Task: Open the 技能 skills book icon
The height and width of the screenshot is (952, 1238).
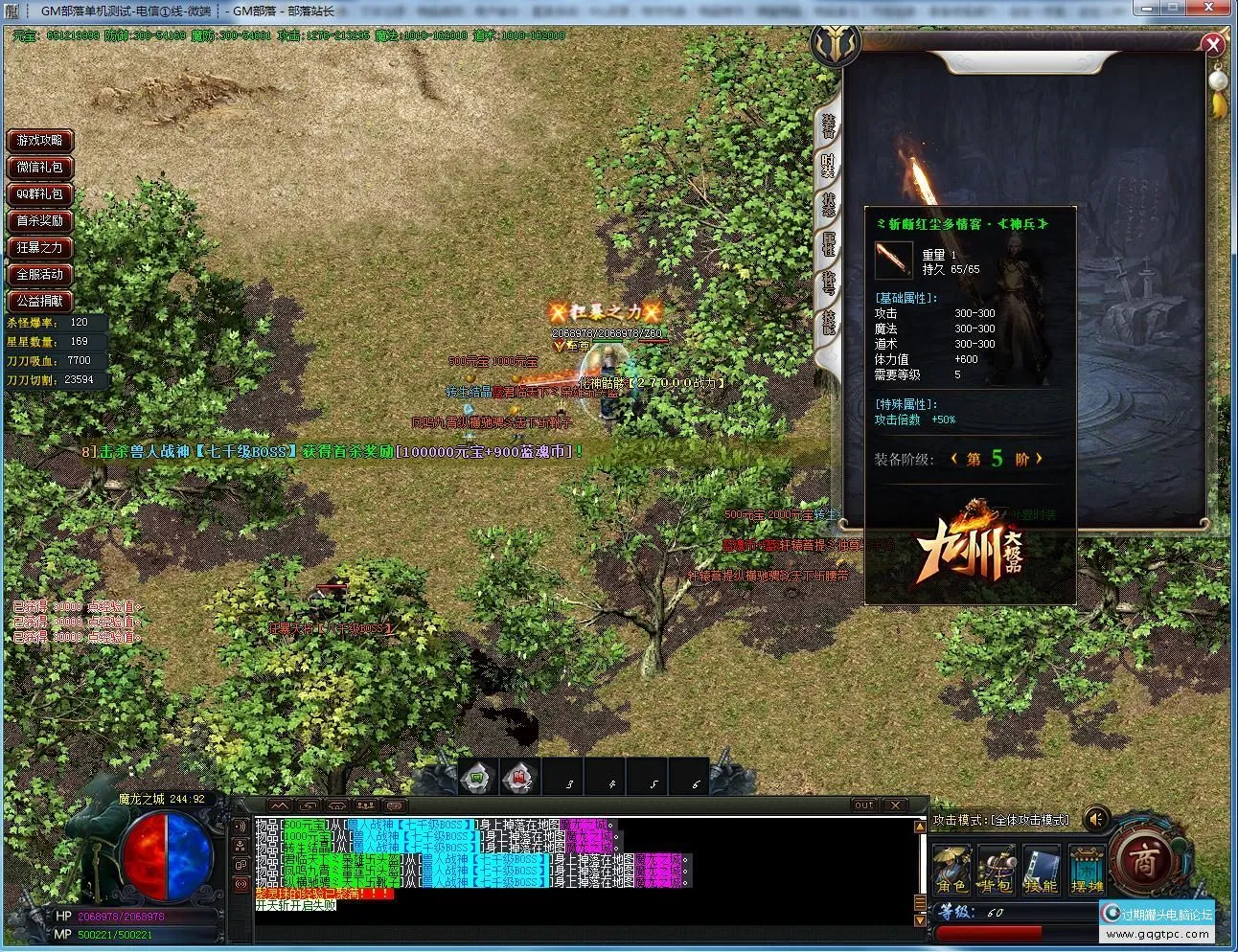Action: click(1041, 868)
